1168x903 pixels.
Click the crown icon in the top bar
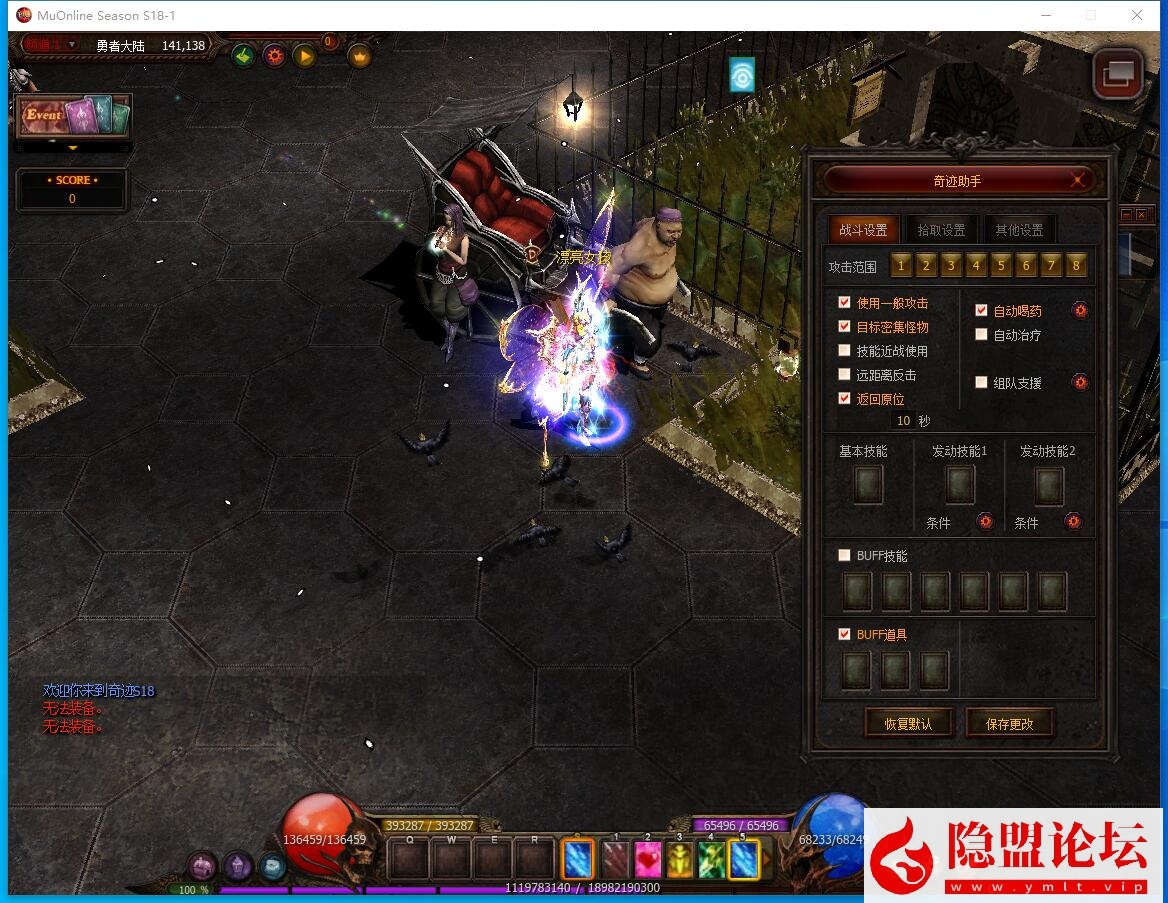359,56
